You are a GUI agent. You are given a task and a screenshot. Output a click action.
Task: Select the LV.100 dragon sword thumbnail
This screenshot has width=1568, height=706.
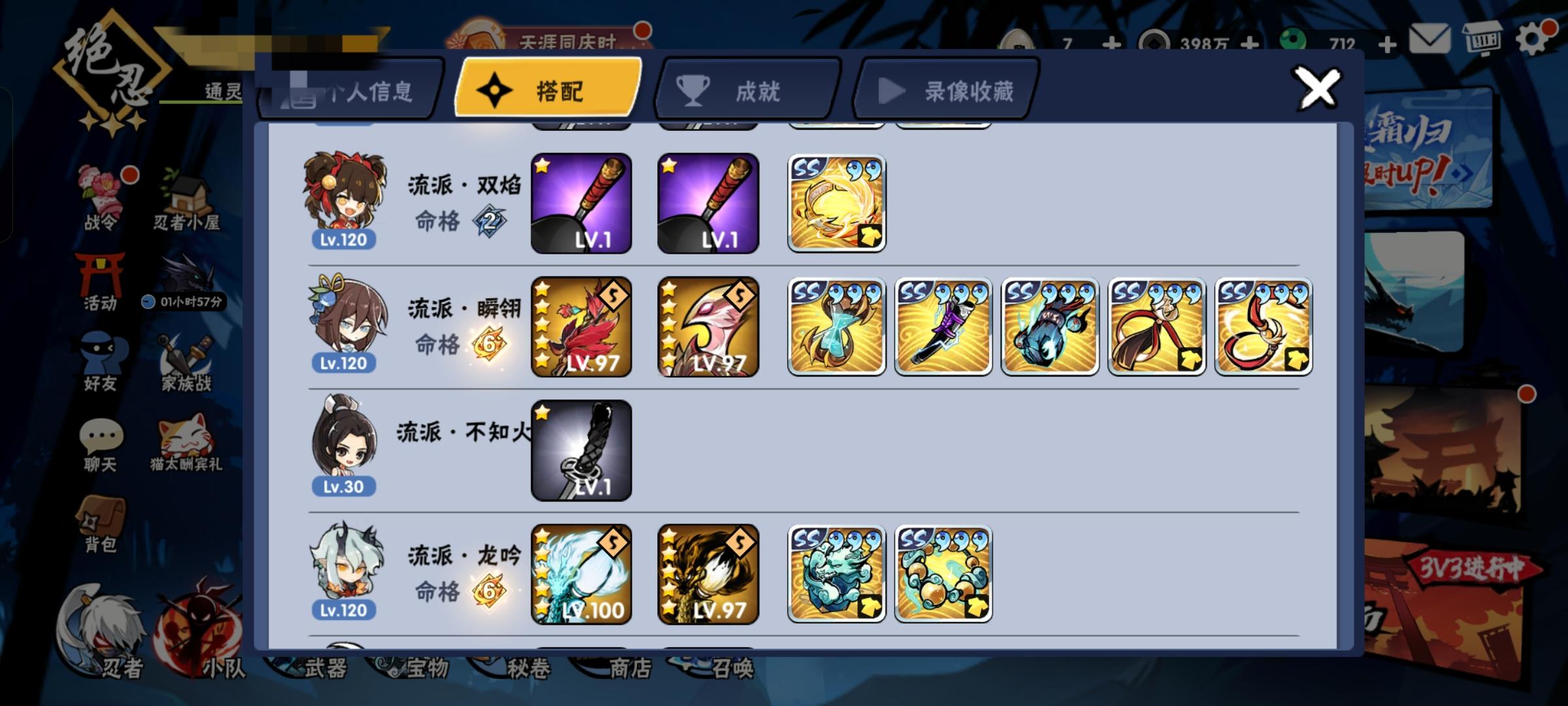(581, 575)
